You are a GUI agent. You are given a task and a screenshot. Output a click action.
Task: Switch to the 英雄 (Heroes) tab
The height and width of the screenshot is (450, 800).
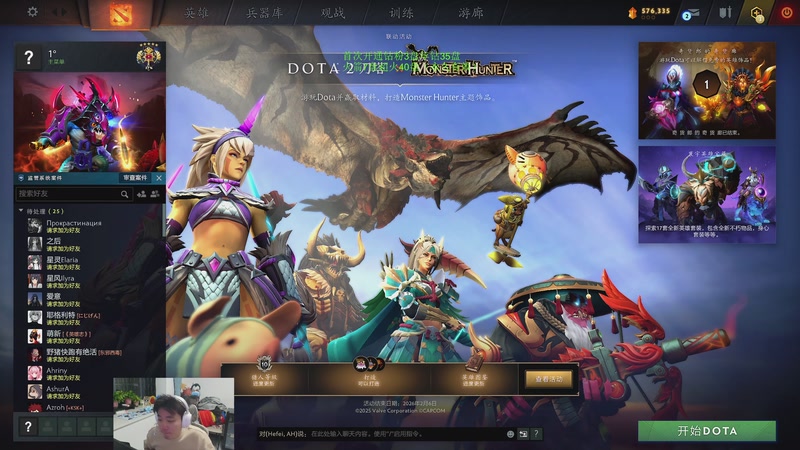coord(197,13)
